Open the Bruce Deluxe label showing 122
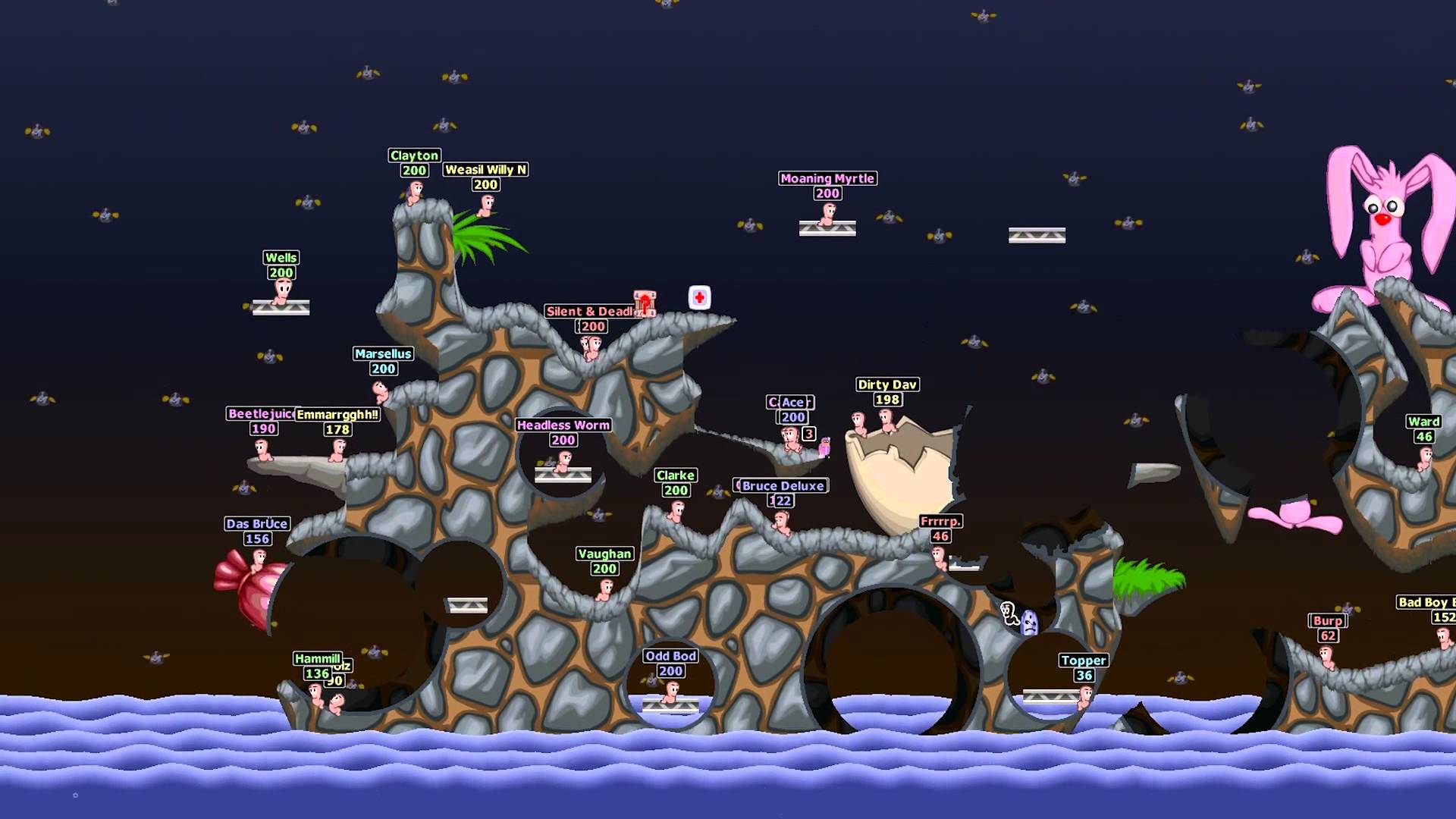Viewport: 1456px width, 819px height. pos(783,485)
